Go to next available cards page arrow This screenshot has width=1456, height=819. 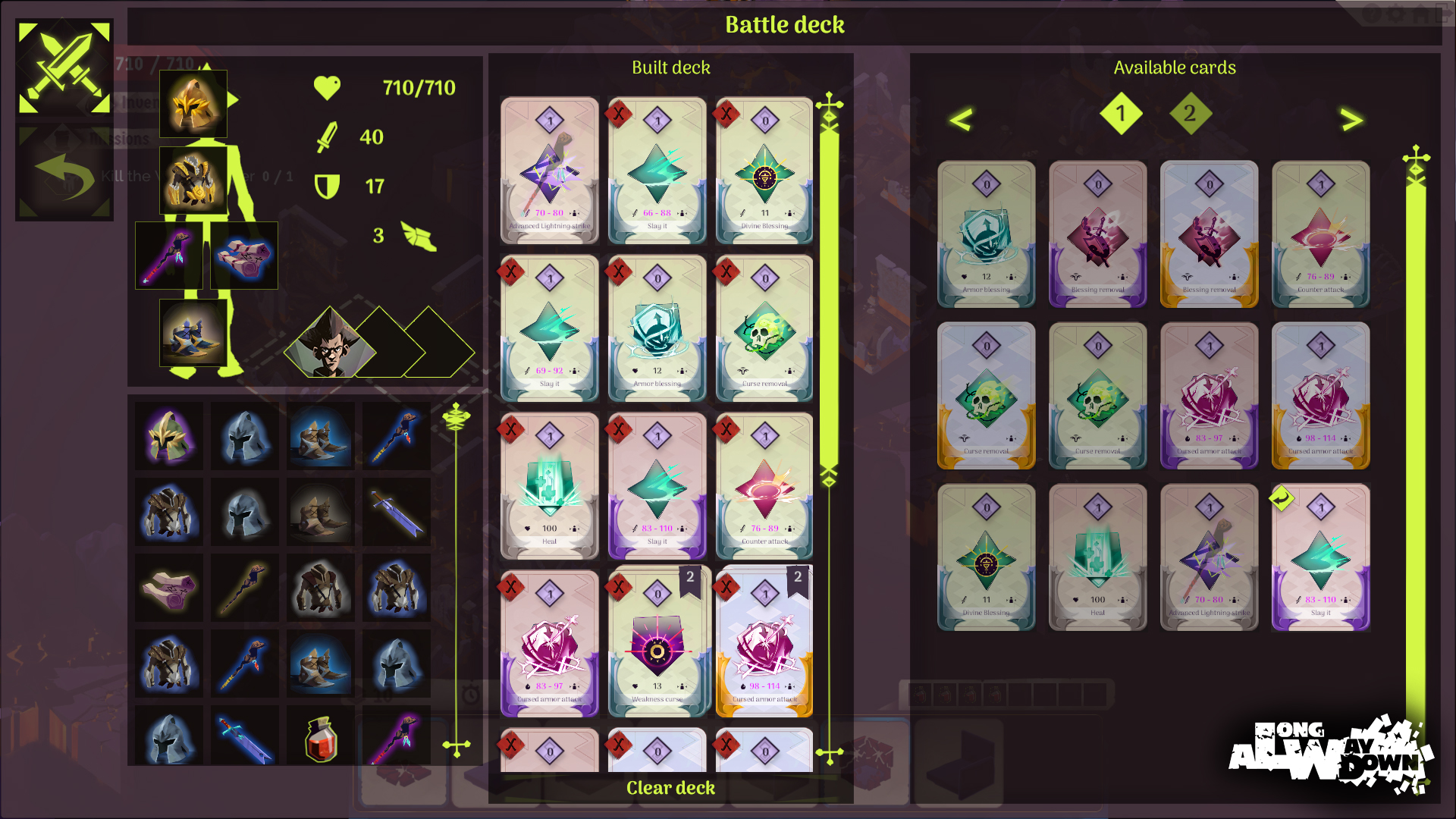pyautogui.click(x=1351, y=119)
